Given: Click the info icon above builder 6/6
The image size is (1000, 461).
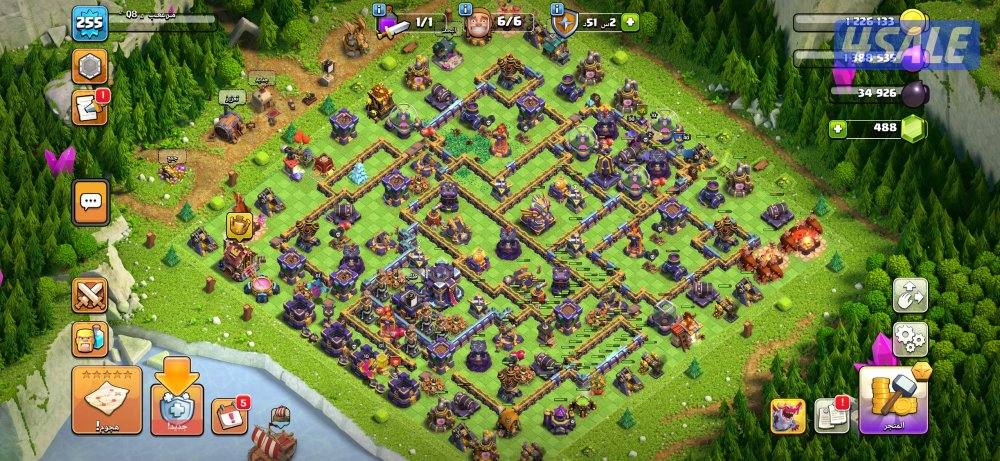Looking at the screenshot, I should click(x=466, y=9).
